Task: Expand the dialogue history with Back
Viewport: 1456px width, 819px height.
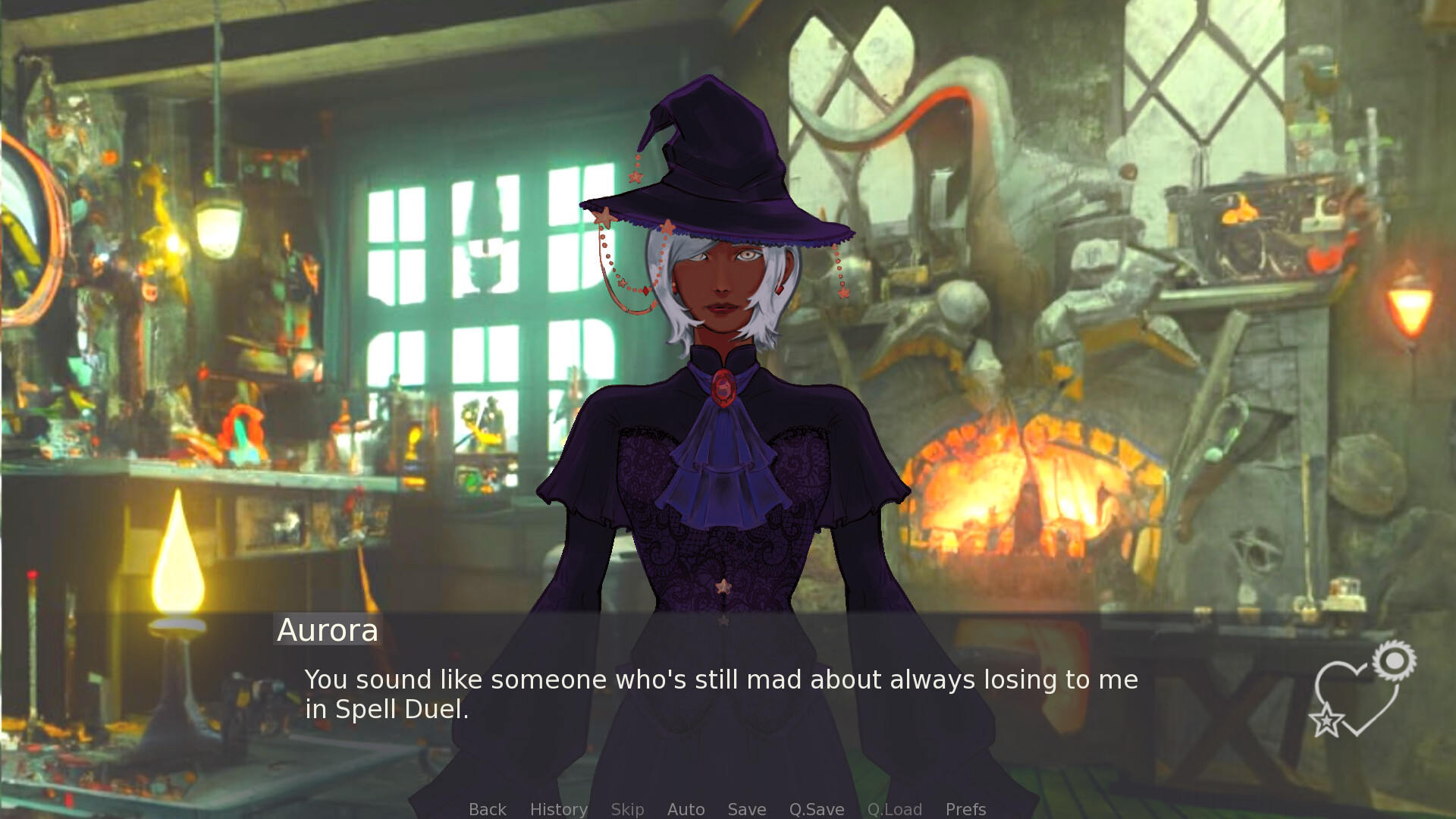Action: tap(487, 809)
